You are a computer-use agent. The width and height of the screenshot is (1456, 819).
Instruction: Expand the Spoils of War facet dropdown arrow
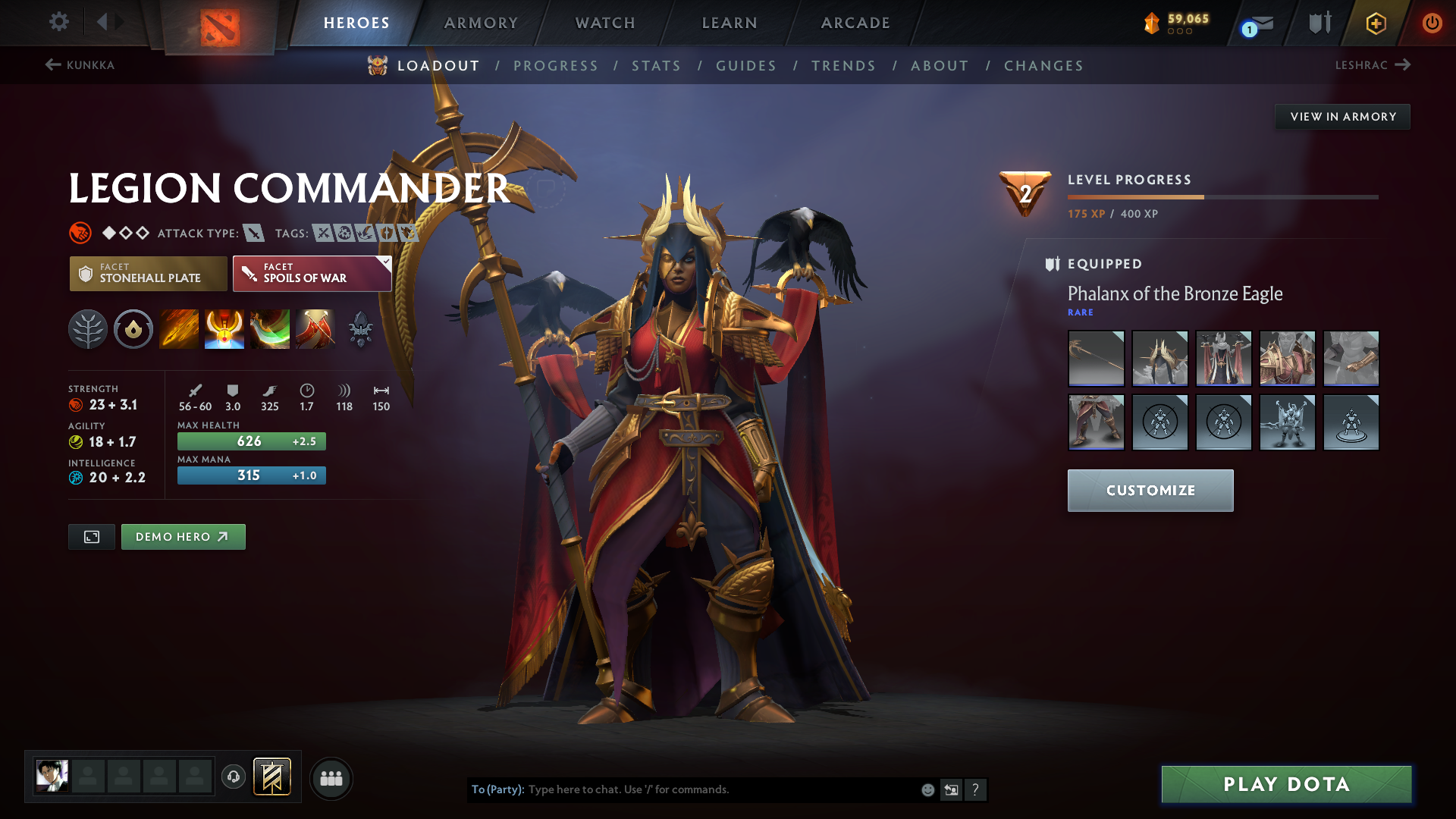point(385,263)
